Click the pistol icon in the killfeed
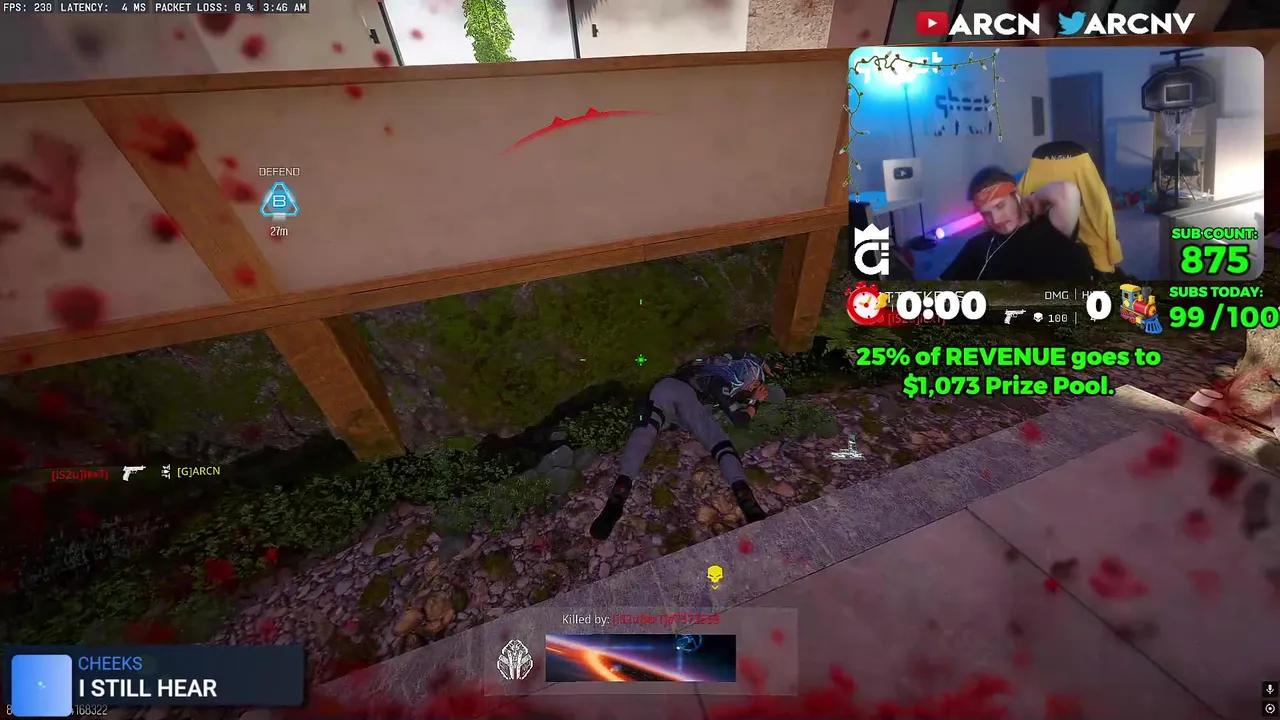1280x720 pixels. pos(134,471)
